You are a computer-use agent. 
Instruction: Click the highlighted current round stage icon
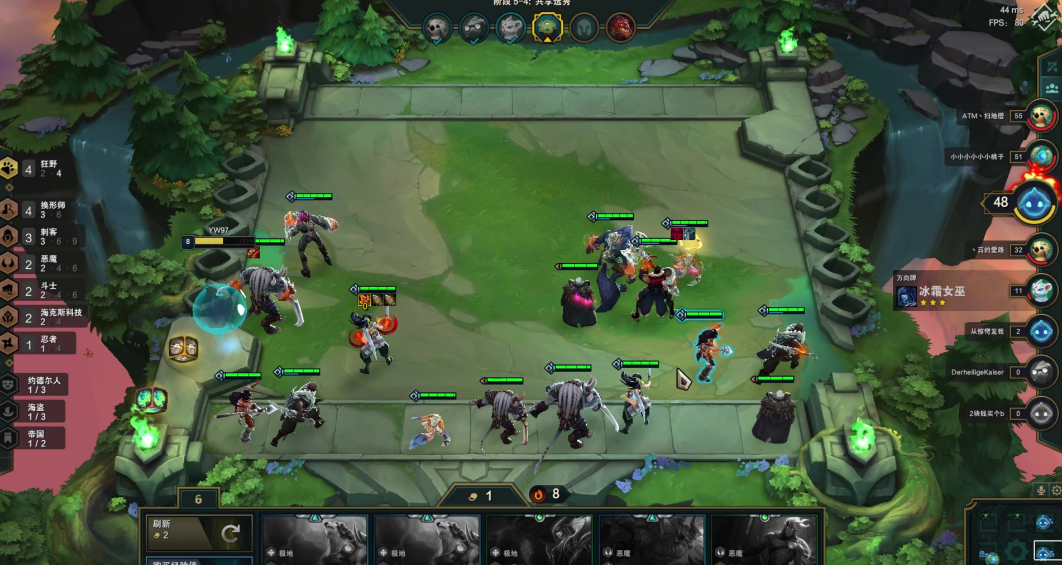545,27
